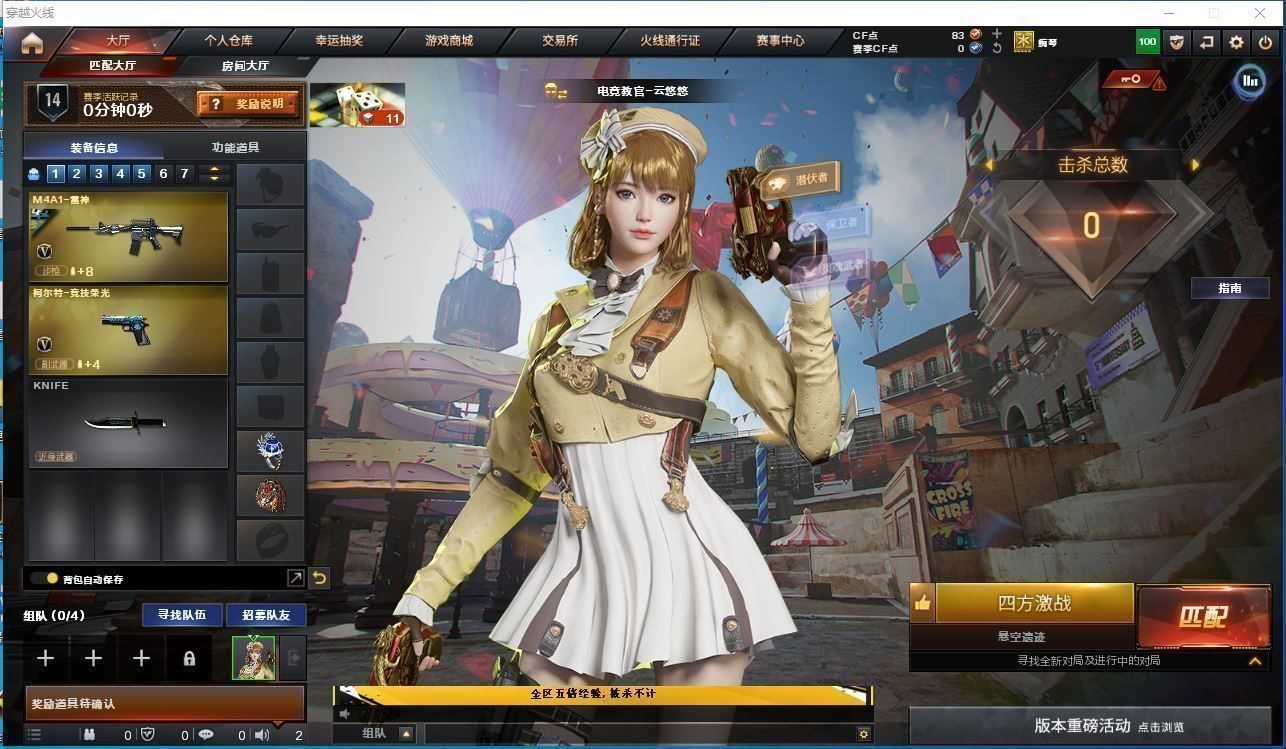The image size is (1286, 749).
Task: Click the 奖励说明 reward info button
Action: click(x=248, y=103)
